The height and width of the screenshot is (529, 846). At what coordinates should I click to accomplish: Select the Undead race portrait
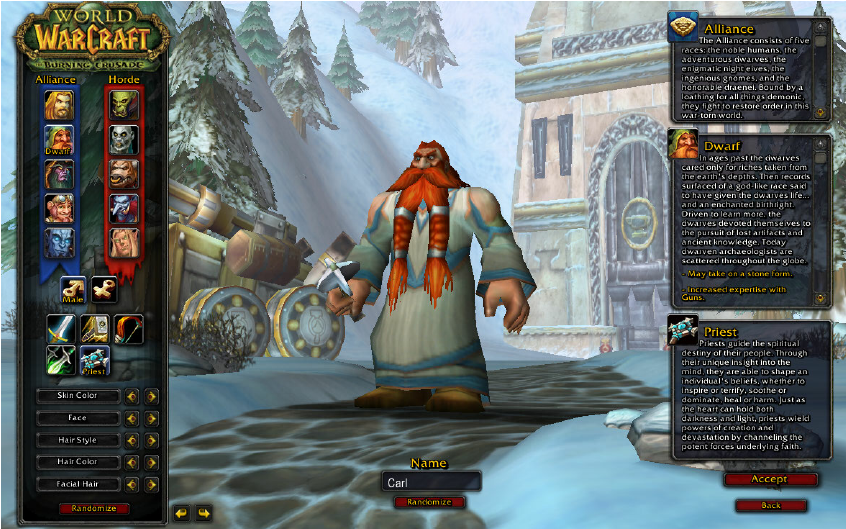124,139
